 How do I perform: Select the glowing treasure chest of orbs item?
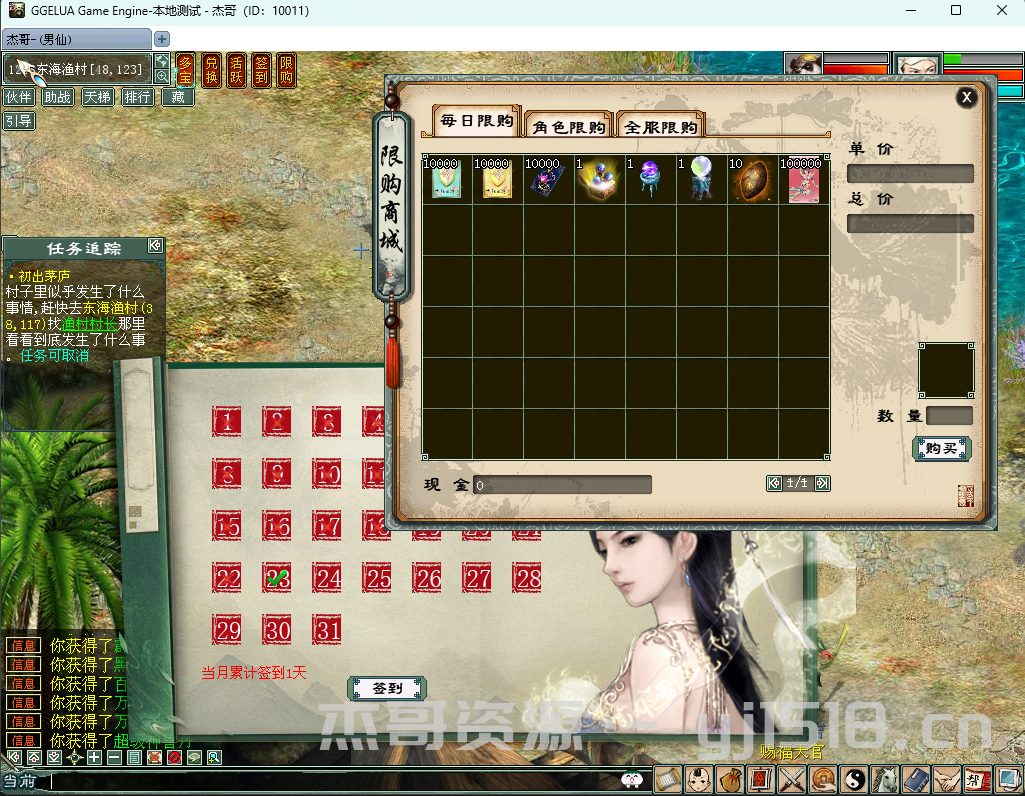601,180
